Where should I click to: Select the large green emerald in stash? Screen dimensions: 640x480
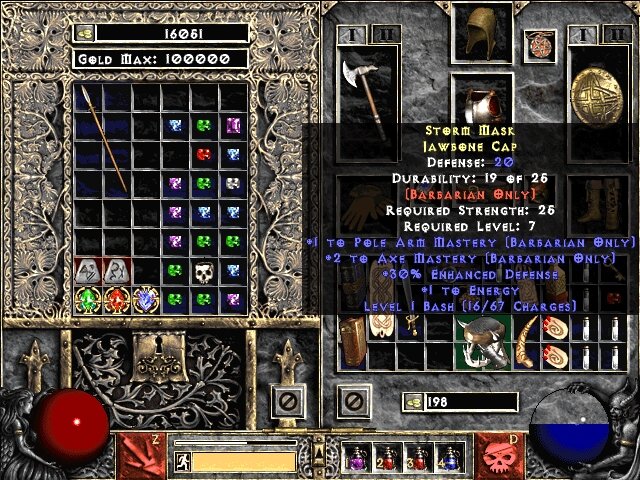coord(88,299)
